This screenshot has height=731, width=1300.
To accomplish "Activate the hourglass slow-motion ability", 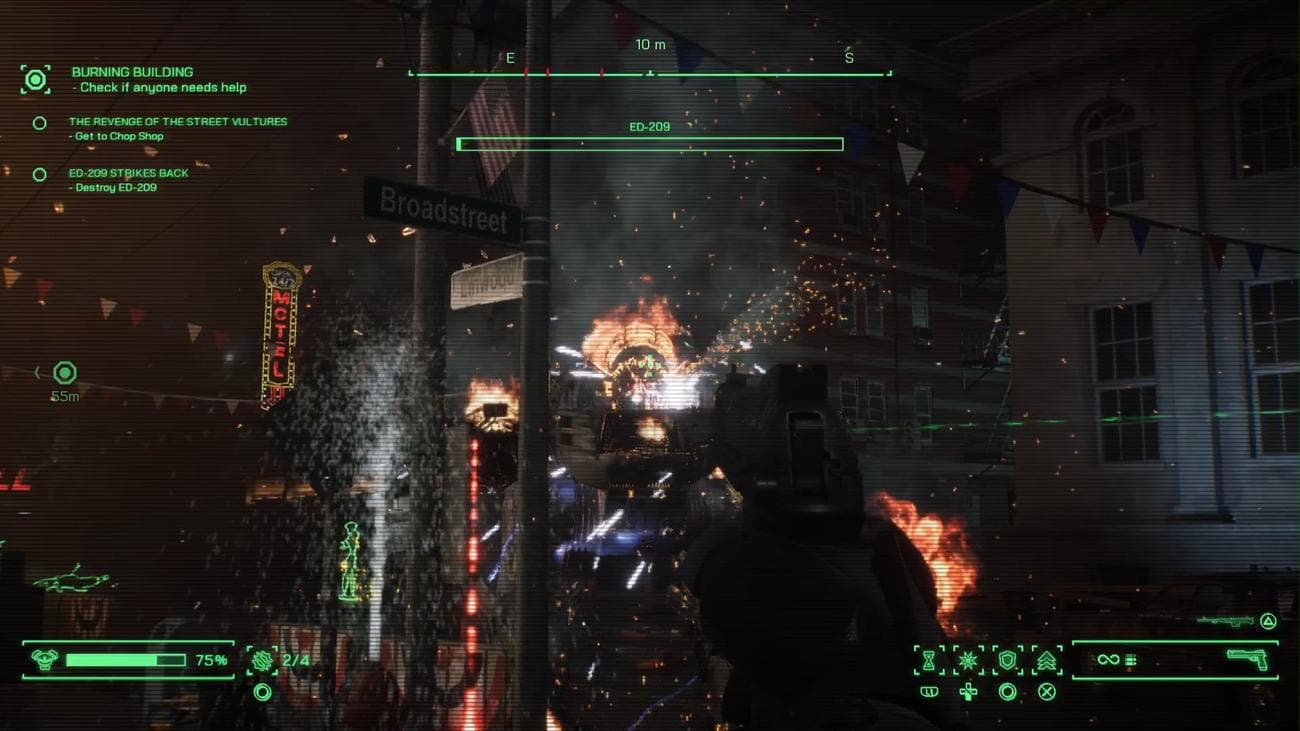I will 929,660.
